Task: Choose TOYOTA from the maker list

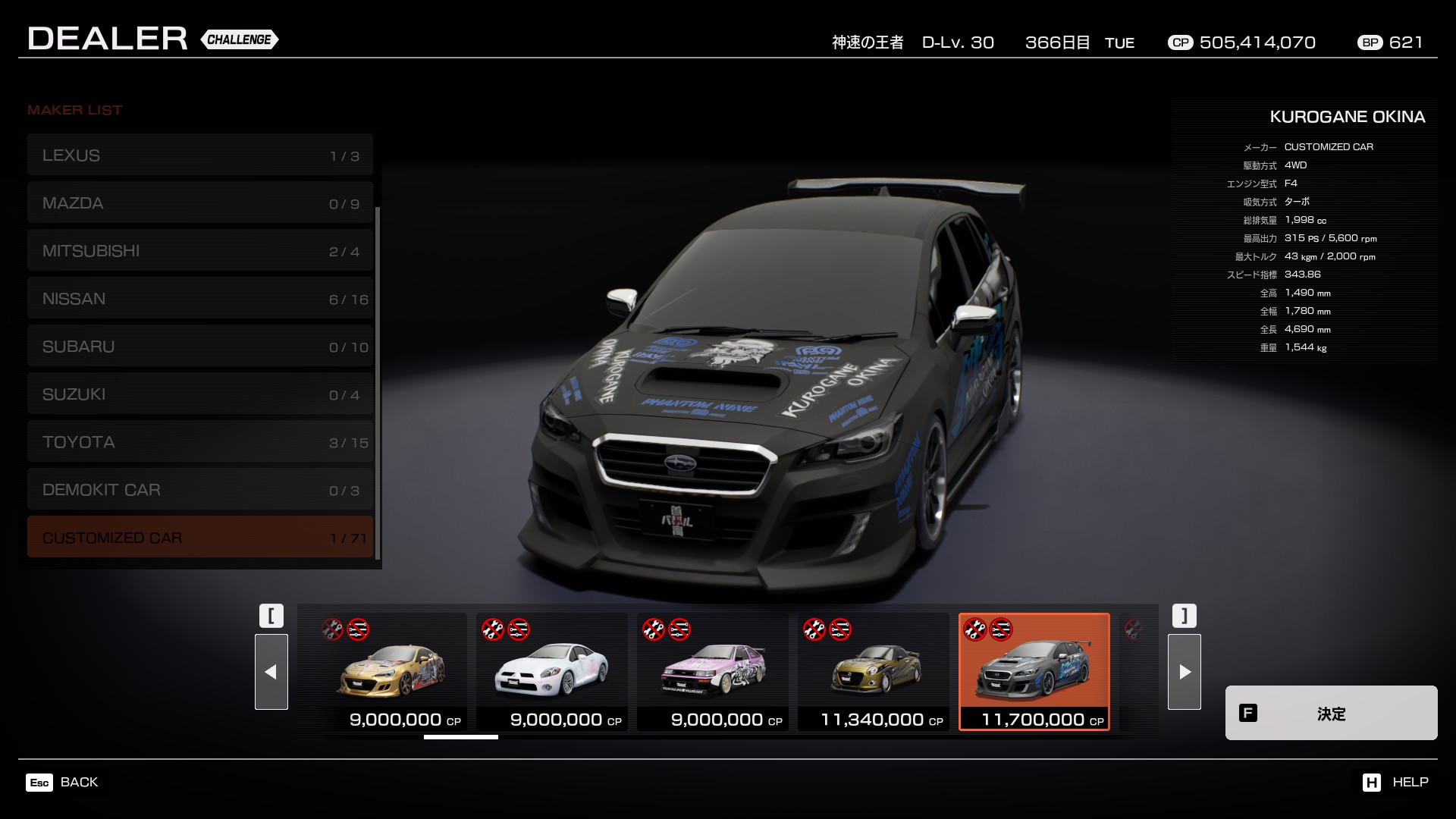Action: click(x=199, y=442)
